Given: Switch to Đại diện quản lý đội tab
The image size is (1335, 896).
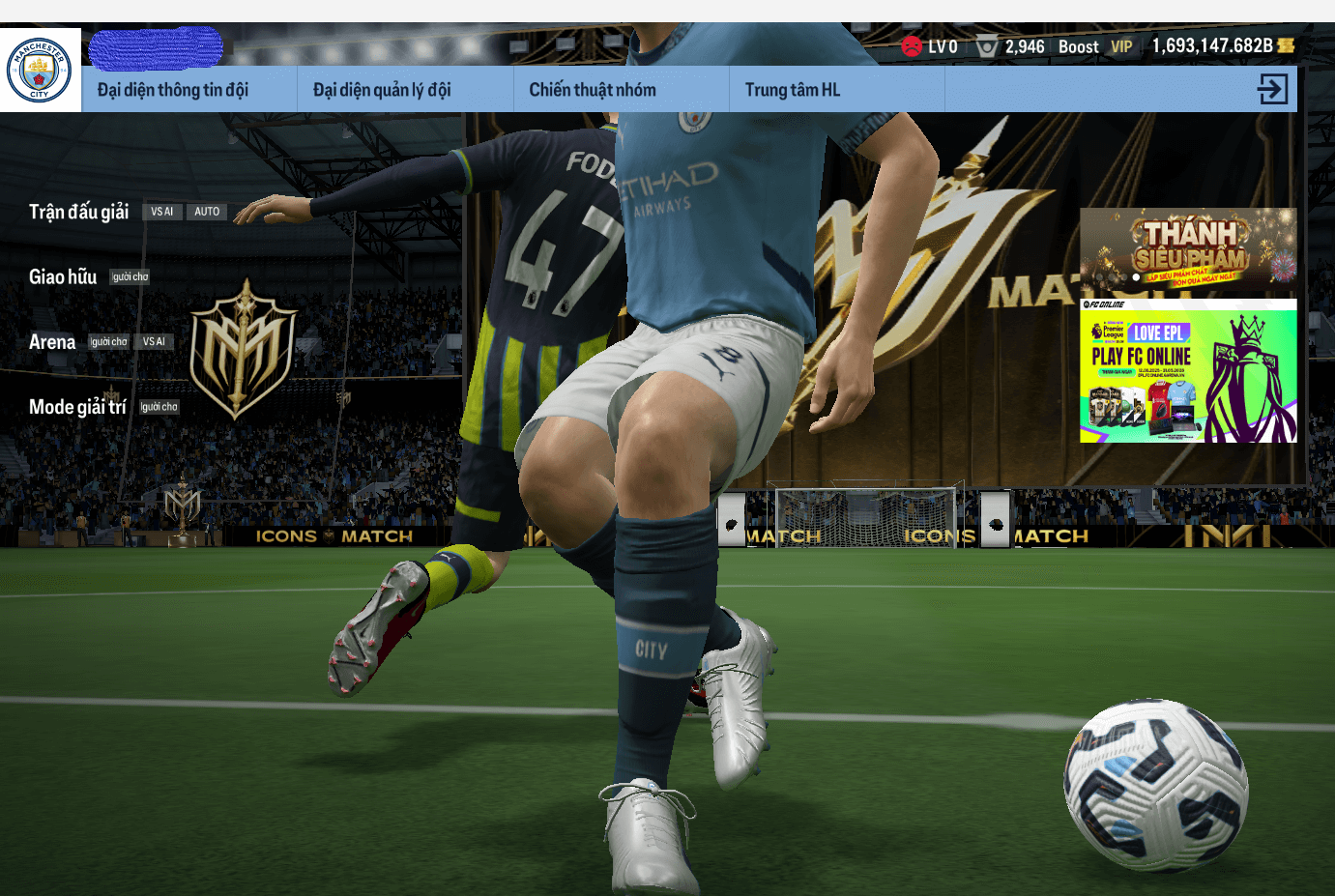Looking at the screenshot, I should [x=382, y=90].
